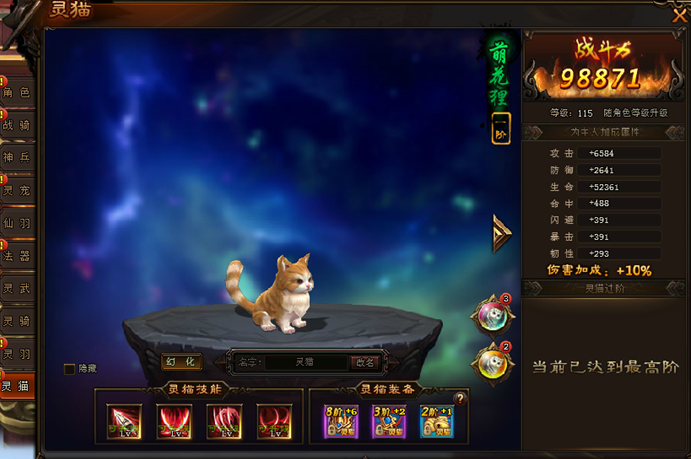Show the next cat with the arrow
This screenshot has height=459, width=691.
pyautogui.click(x=500, y=234)
